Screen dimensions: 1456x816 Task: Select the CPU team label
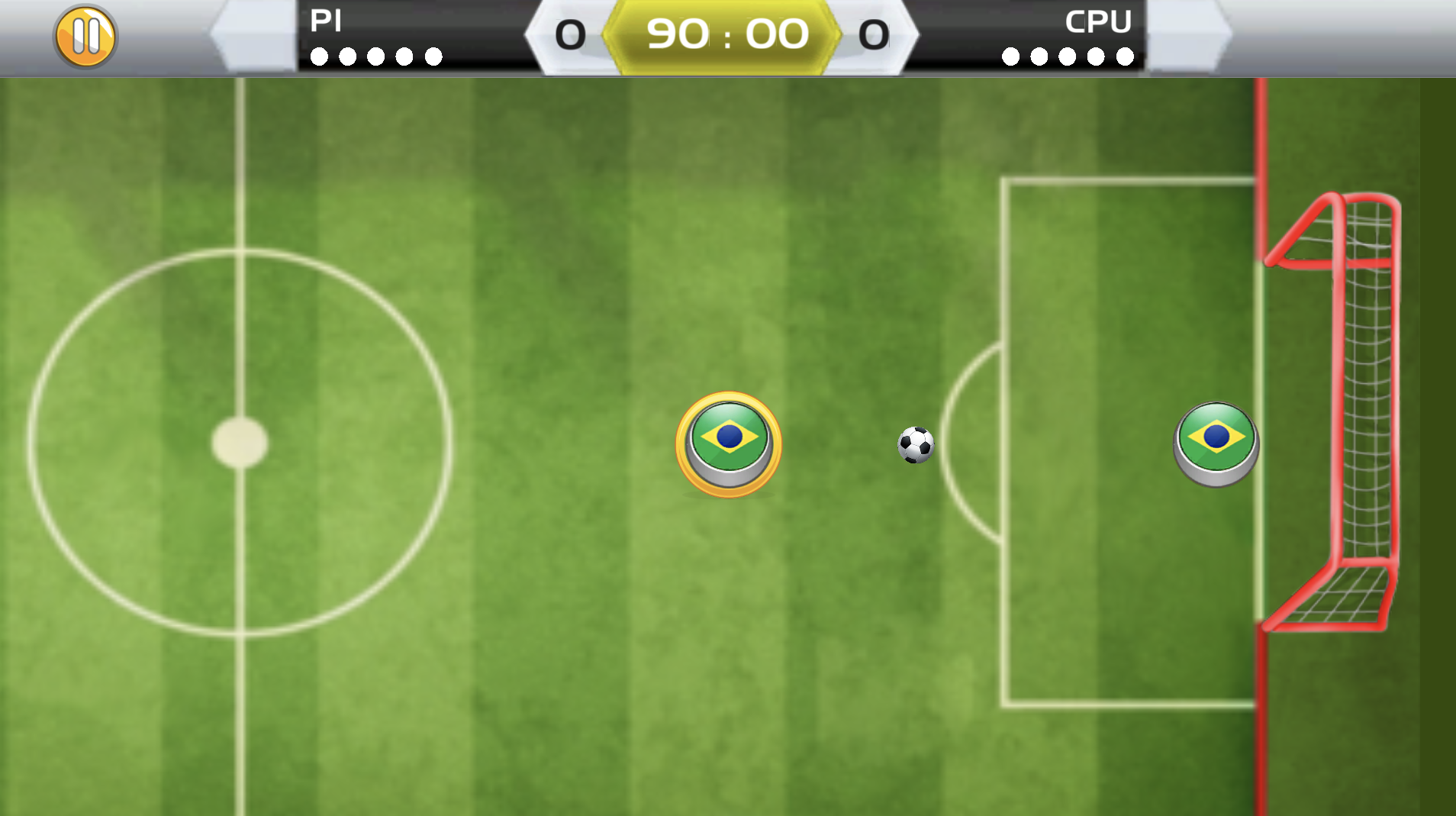tap(1099, 21)
